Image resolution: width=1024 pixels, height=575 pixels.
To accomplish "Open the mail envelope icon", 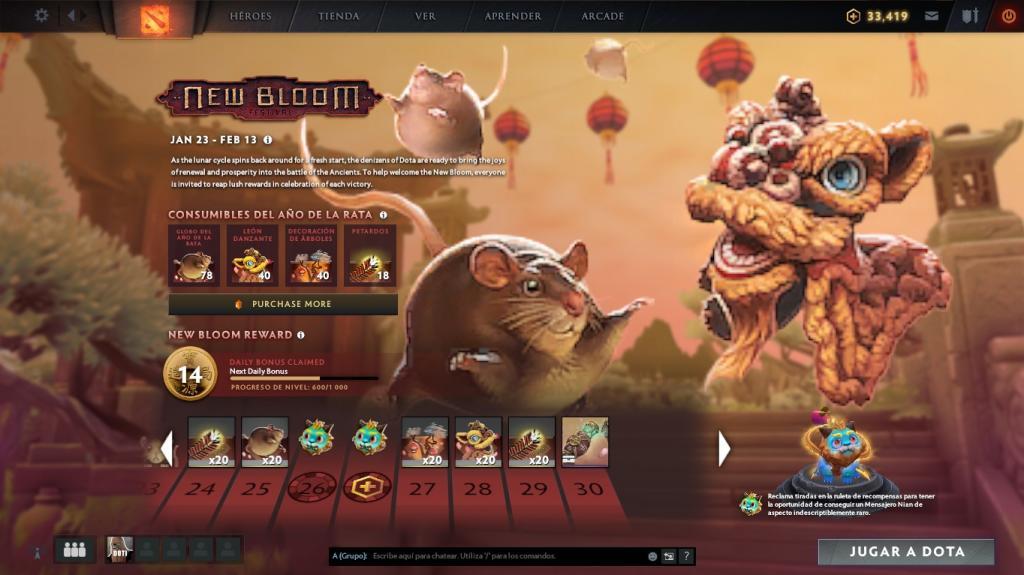I will click(x=932, y=16).
